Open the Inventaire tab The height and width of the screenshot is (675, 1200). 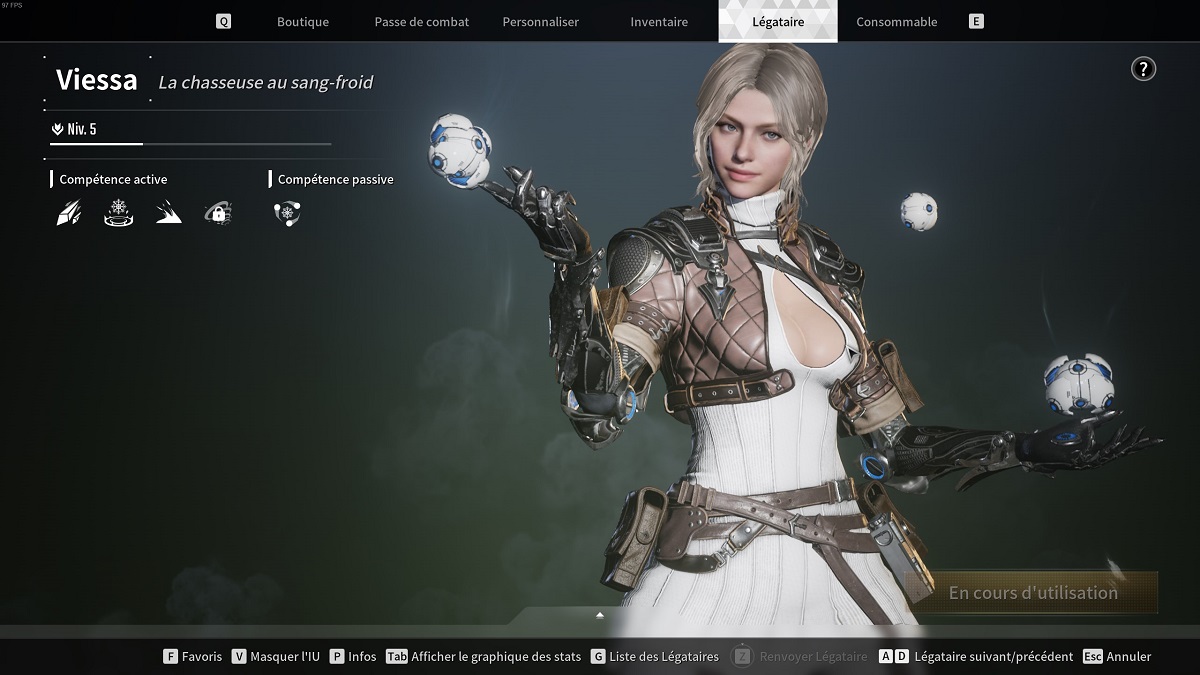pyautogui.click(x=659, y=22)
